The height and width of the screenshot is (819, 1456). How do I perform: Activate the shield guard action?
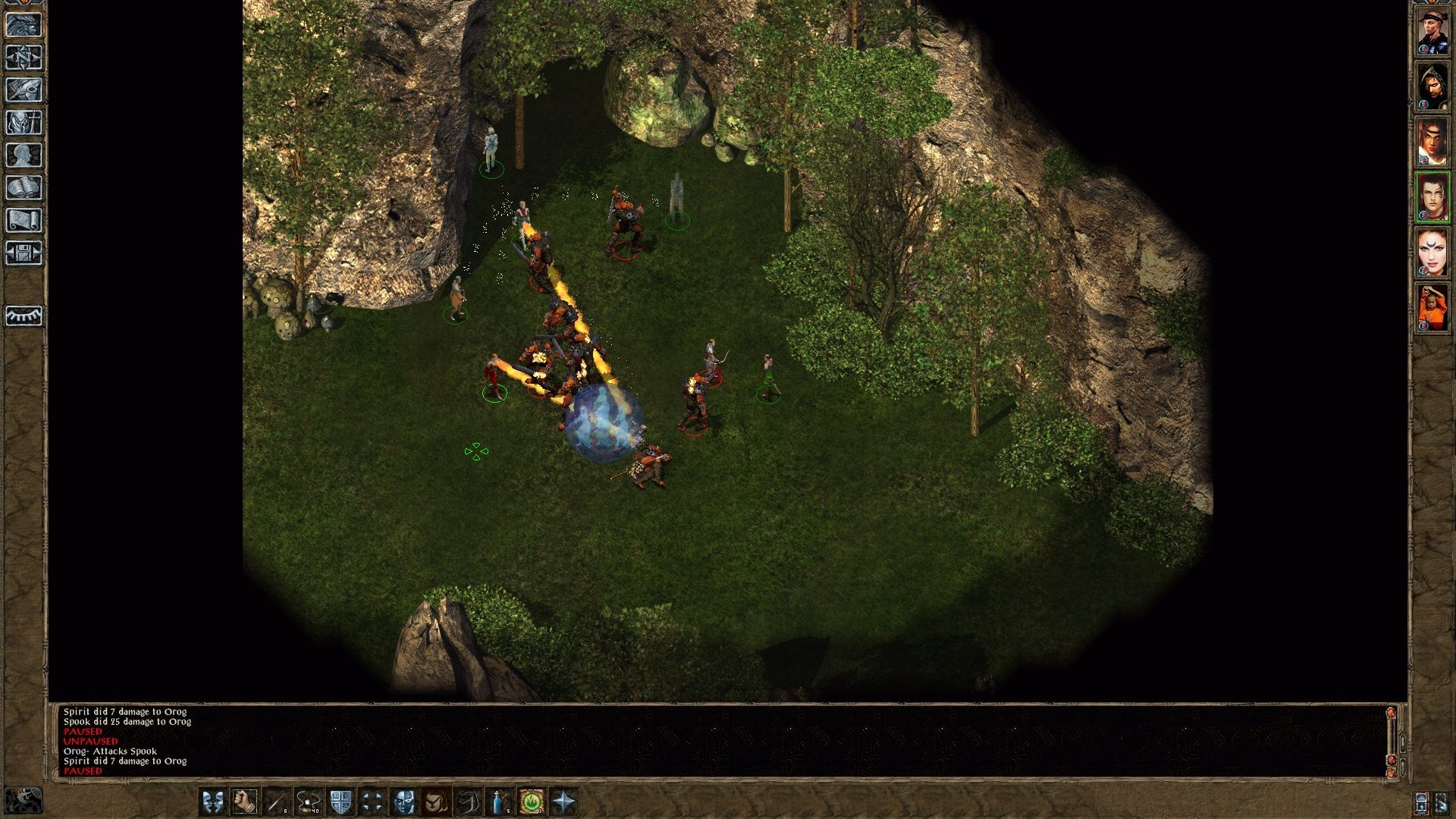click(x=340, y=802)
